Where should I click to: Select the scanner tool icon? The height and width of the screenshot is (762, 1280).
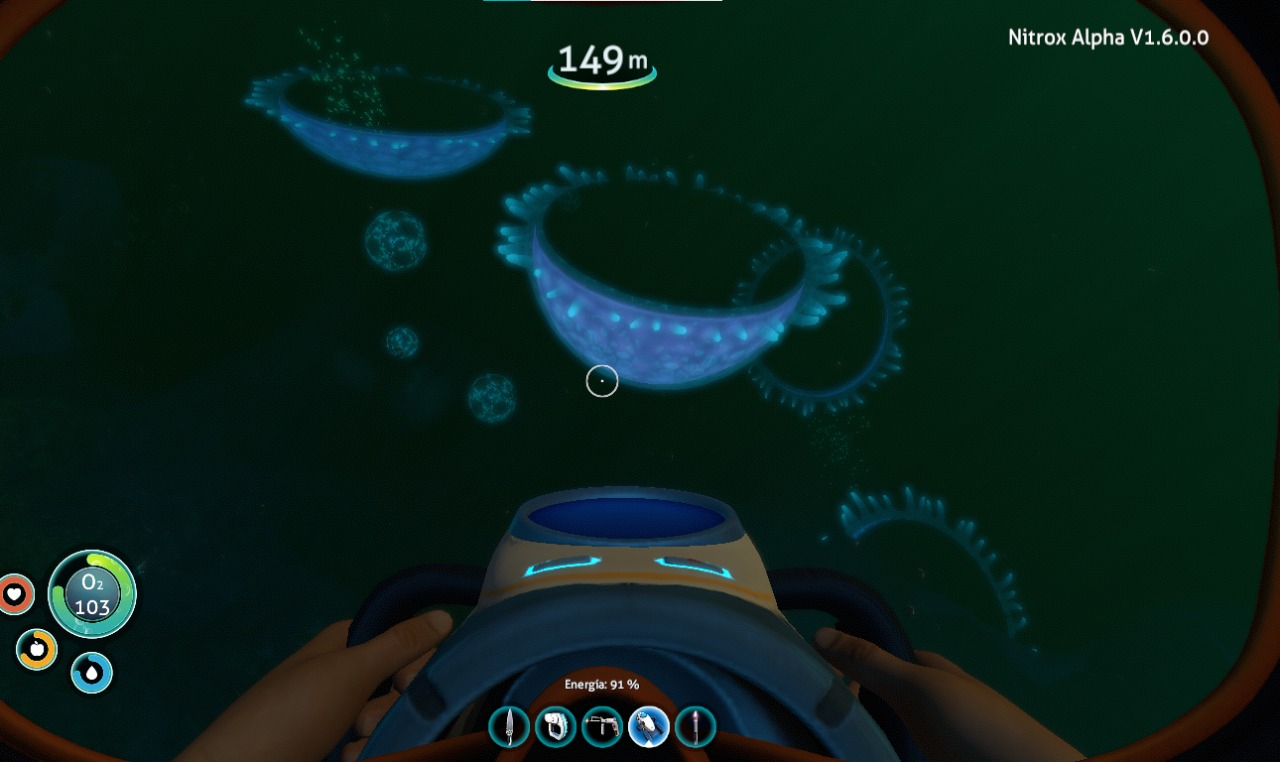coord(557,727)
